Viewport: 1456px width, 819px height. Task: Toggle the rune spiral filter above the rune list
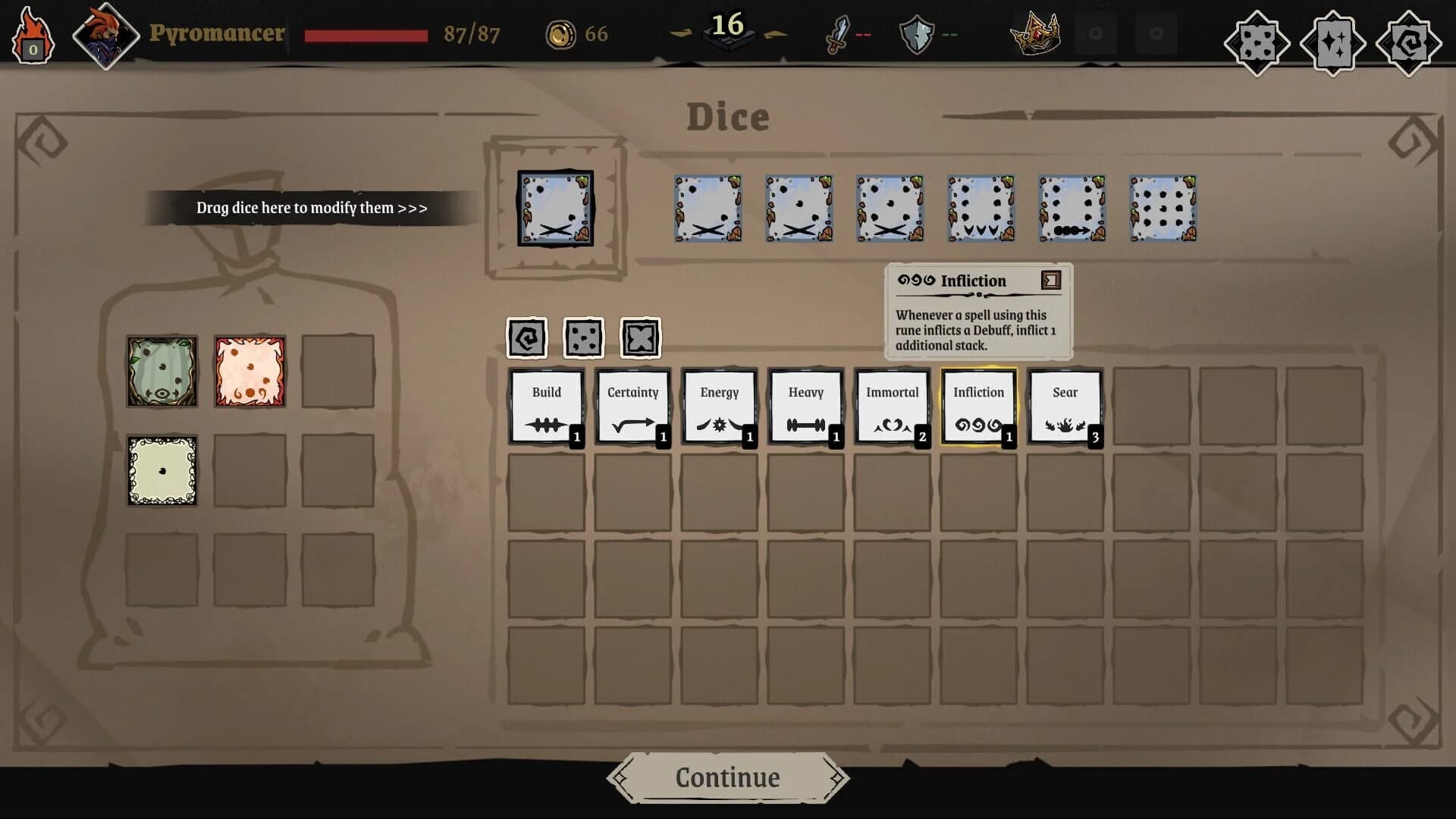point(528,337)
